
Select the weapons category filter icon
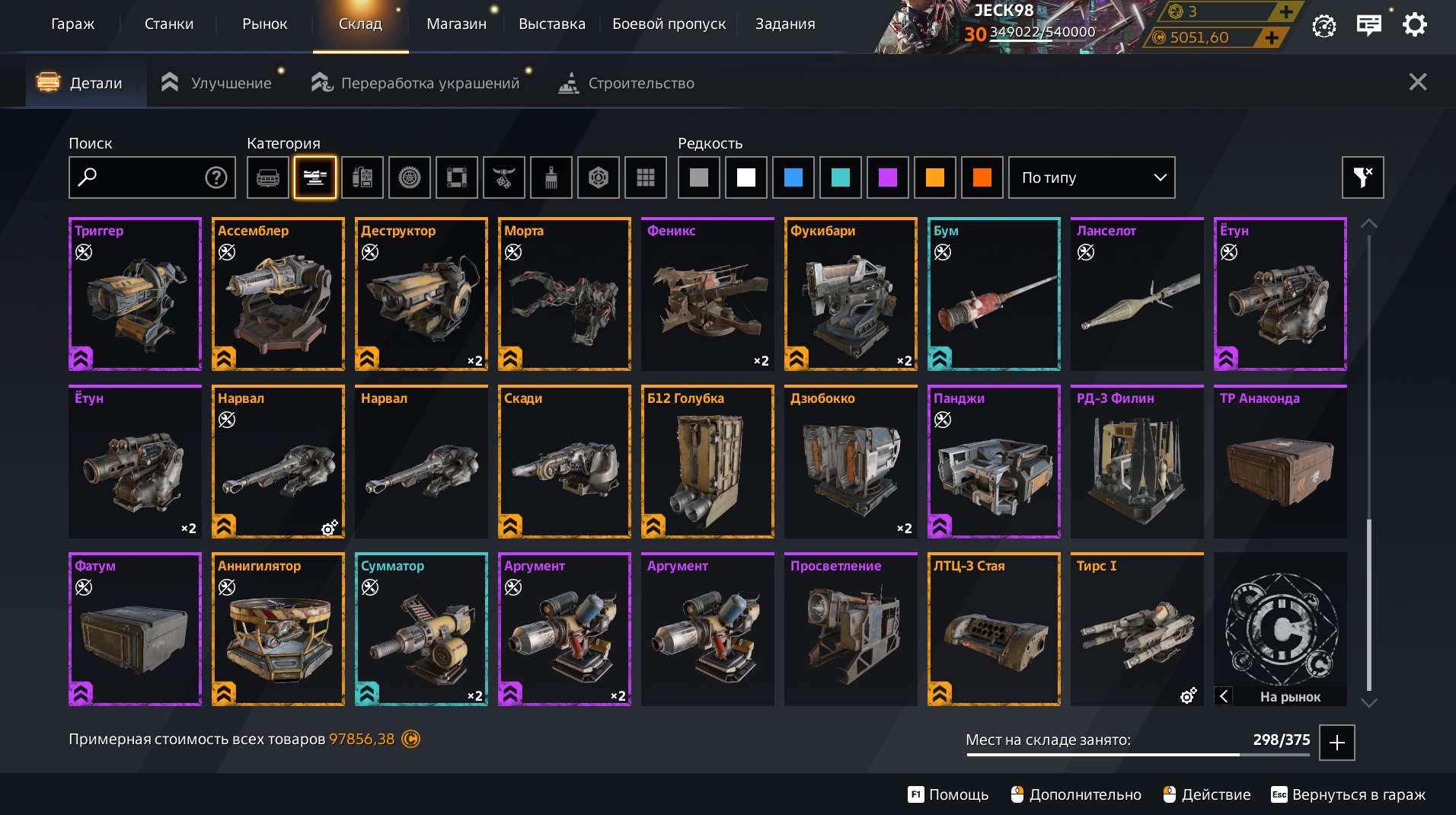[315, 177]
